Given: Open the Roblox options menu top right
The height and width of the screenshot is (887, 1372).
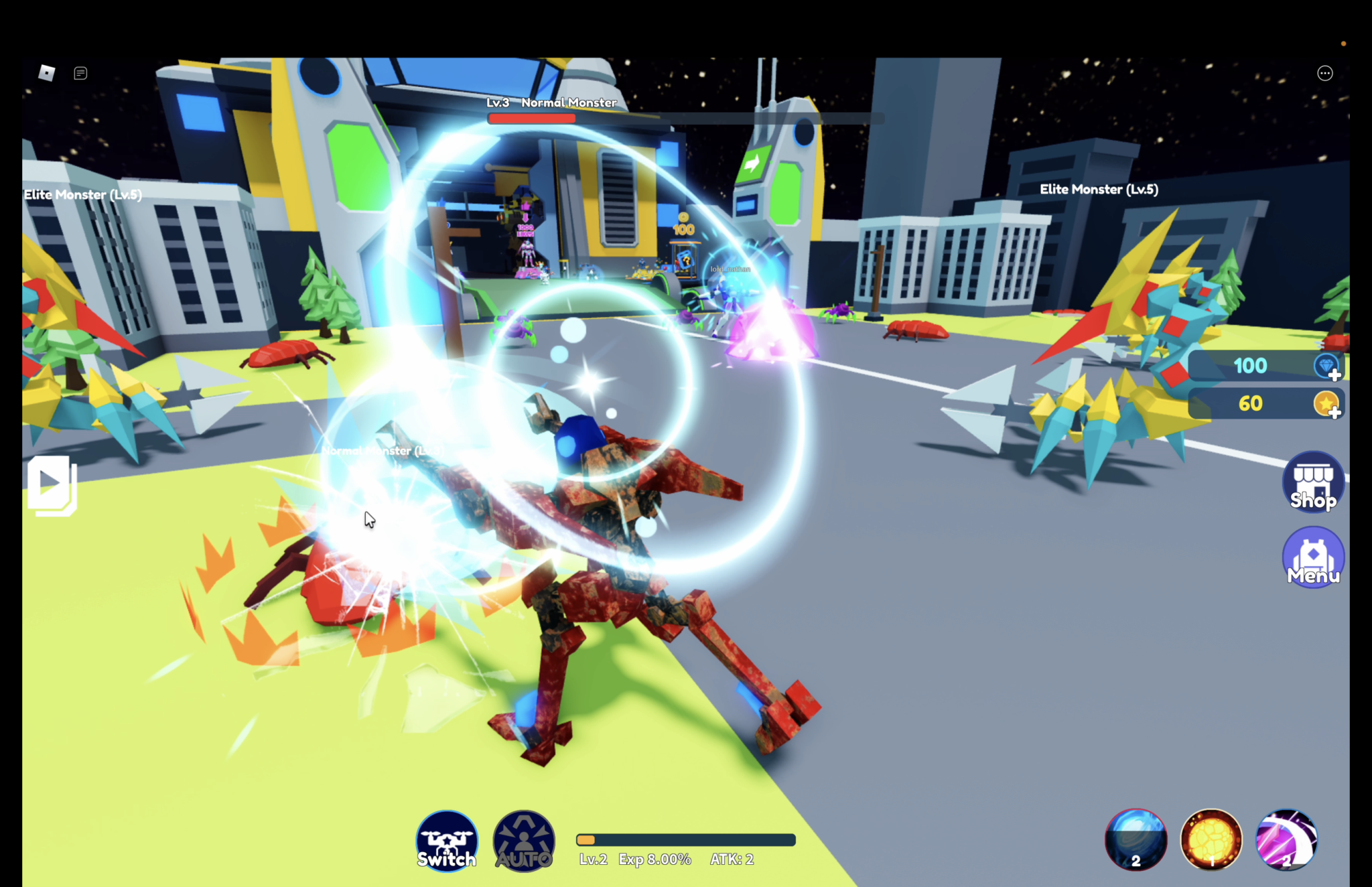Looking at the screenshot, I should pyautogui.click(x=1324, y=72).
